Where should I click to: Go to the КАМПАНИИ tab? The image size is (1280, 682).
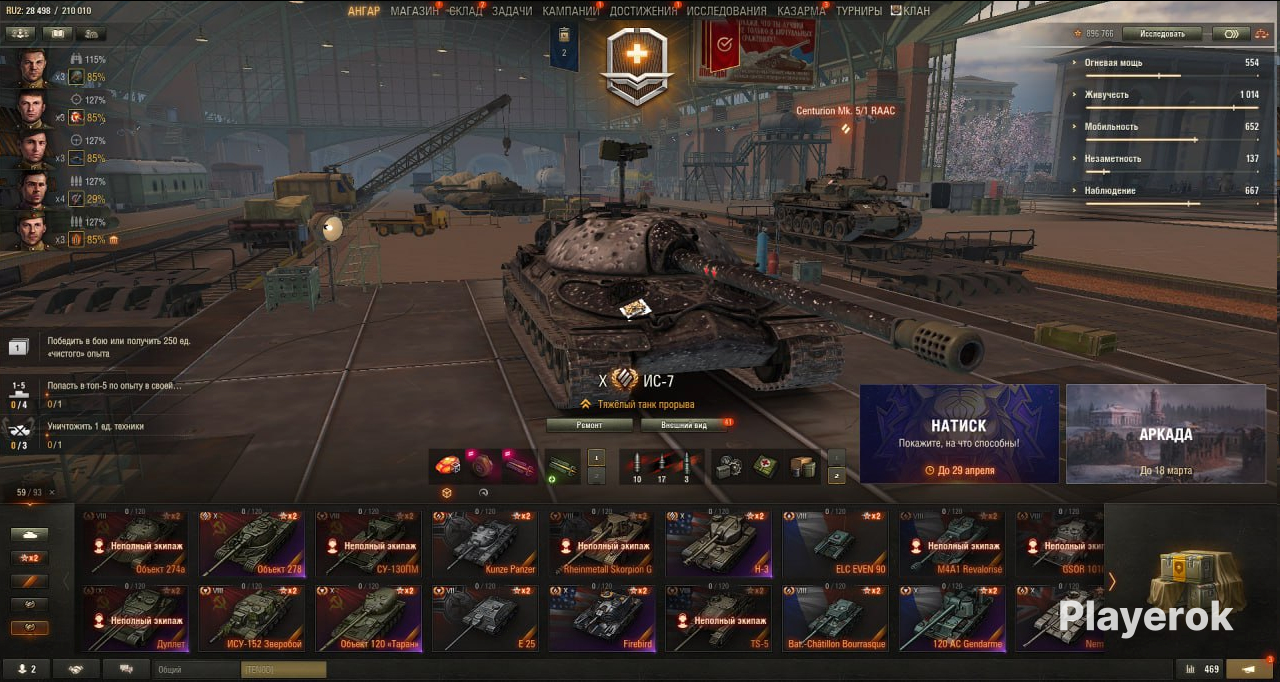click(570, 11)
